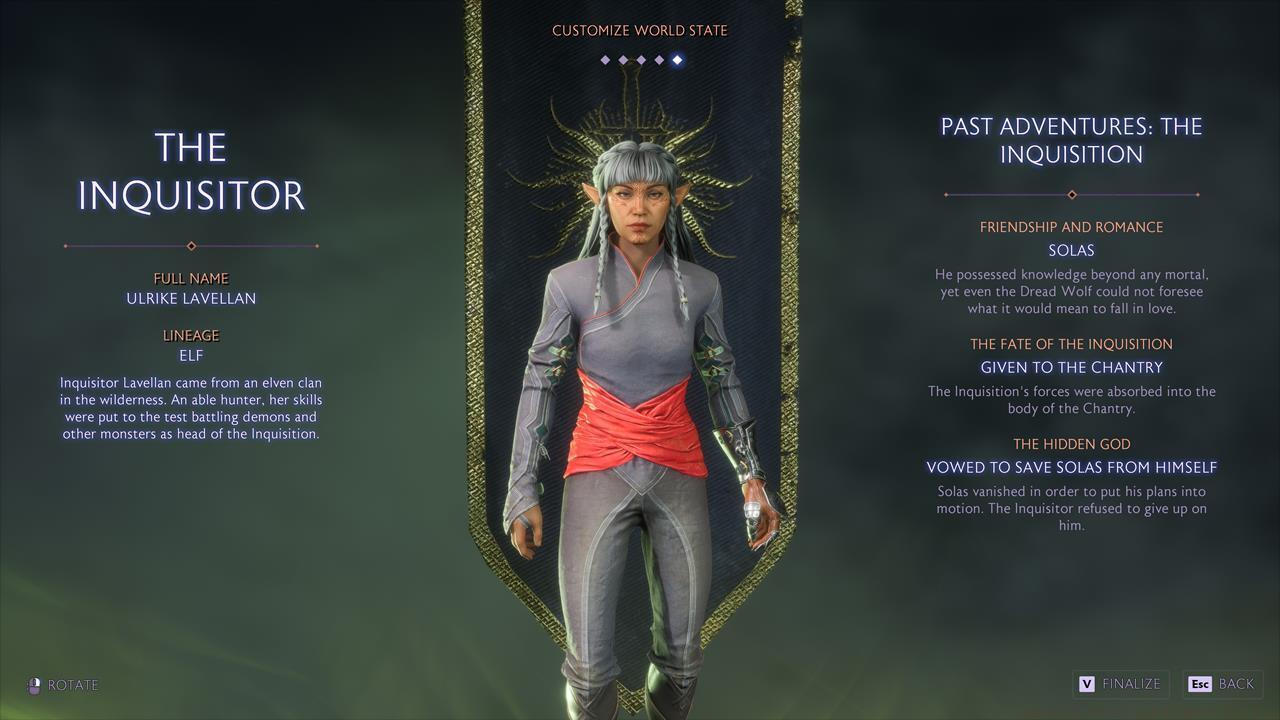Choose the Fate of the Inquisition entry

click(x=1071, y=367)
